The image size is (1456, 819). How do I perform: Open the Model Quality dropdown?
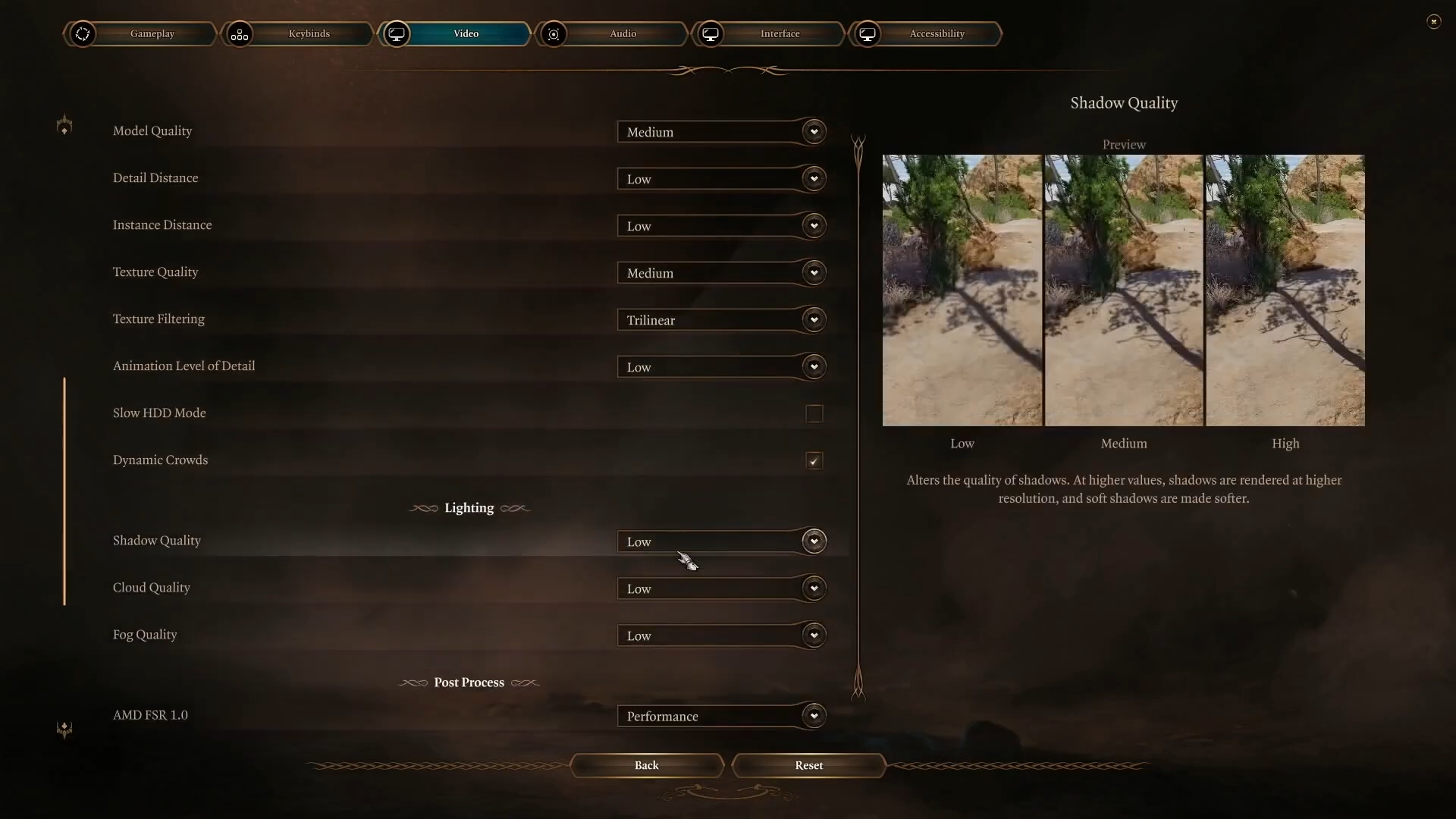pos(720,132)
